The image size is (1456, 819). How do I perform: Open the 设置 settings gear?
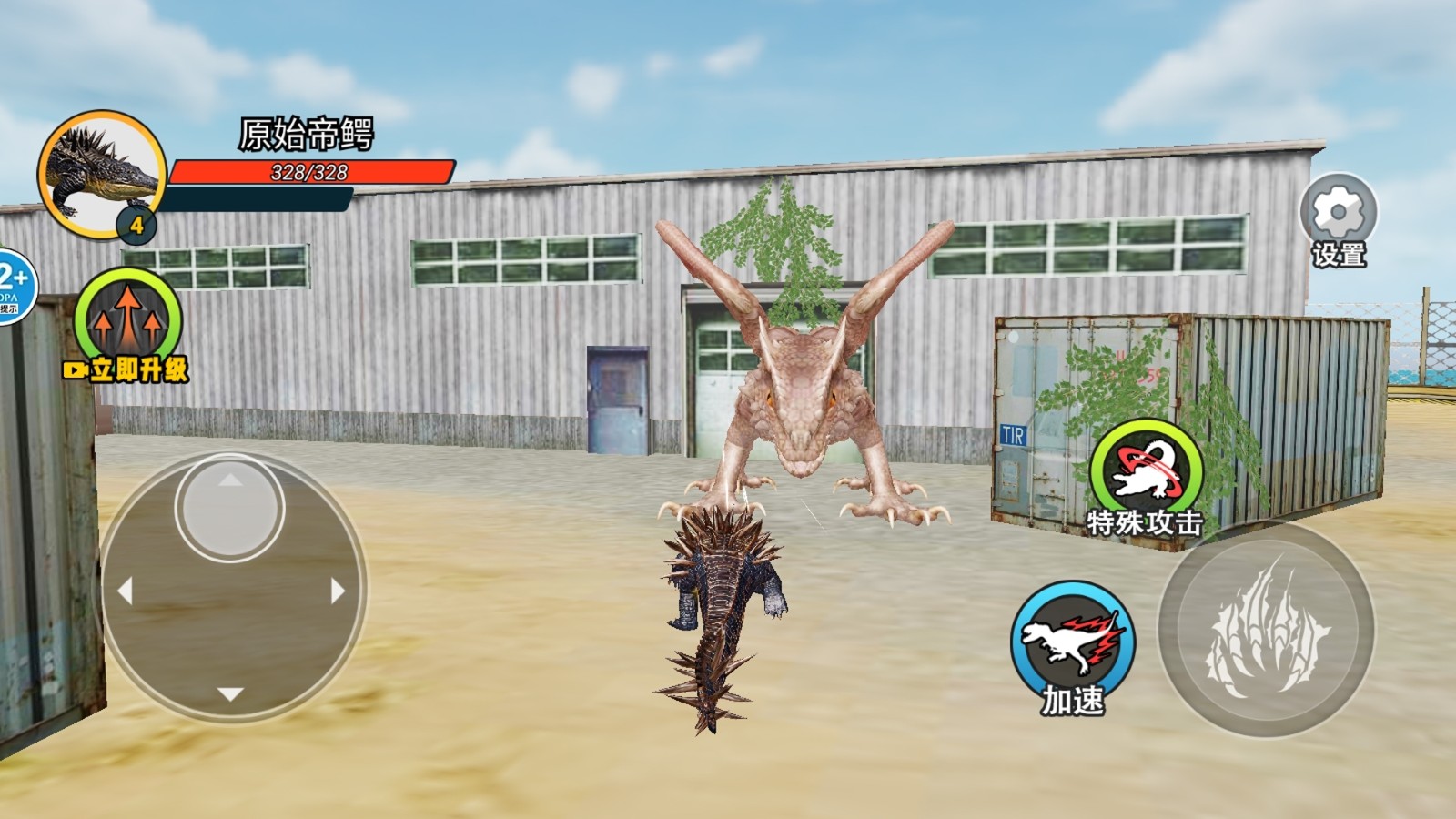click(x=1338, y=213)
